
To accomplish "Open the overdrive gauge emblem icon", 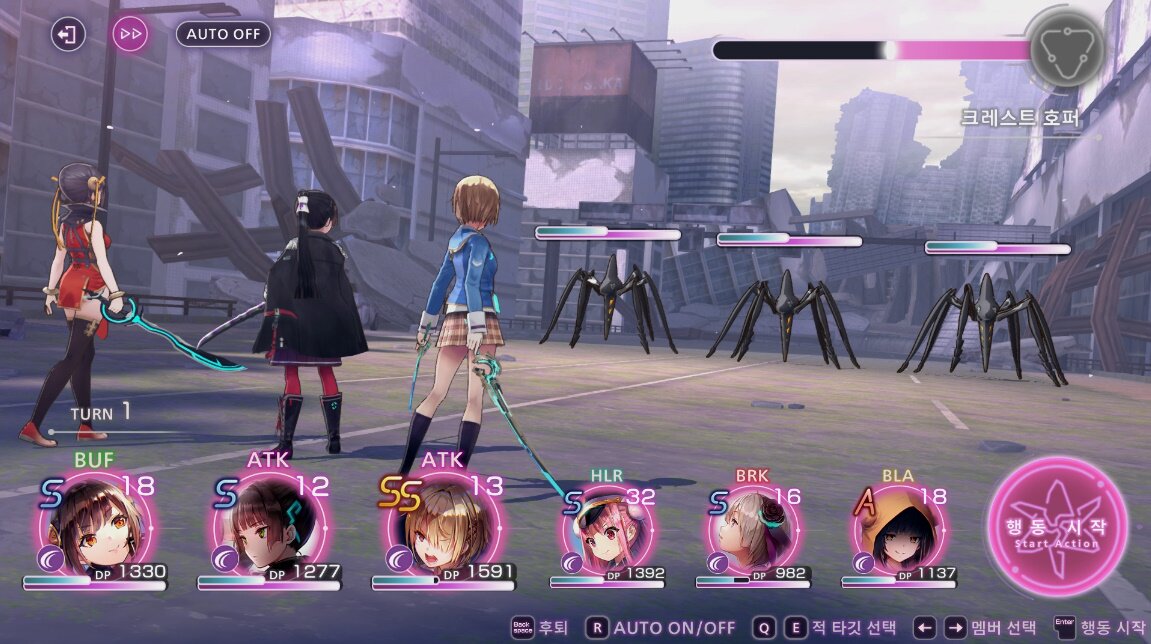I will click(1067, 48).
